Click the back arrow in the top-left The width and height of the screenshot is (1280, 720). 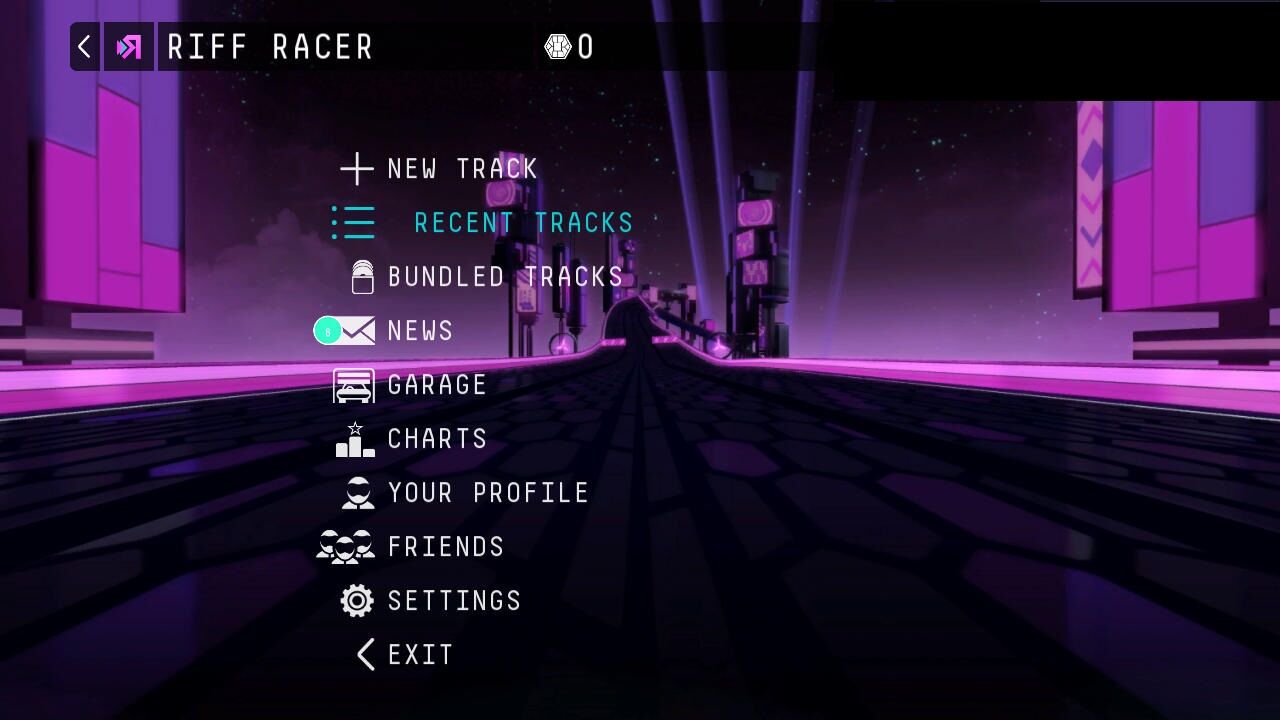(x=84, y=47)
